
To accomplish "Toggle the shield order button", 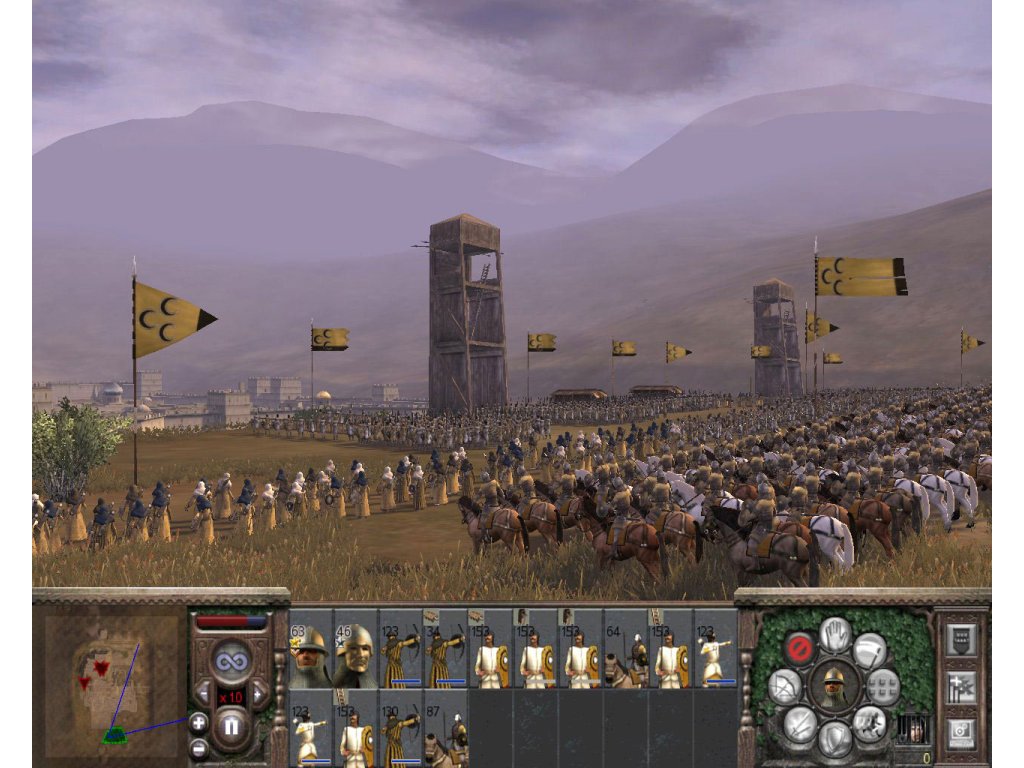I will click(x=836, y=740).
